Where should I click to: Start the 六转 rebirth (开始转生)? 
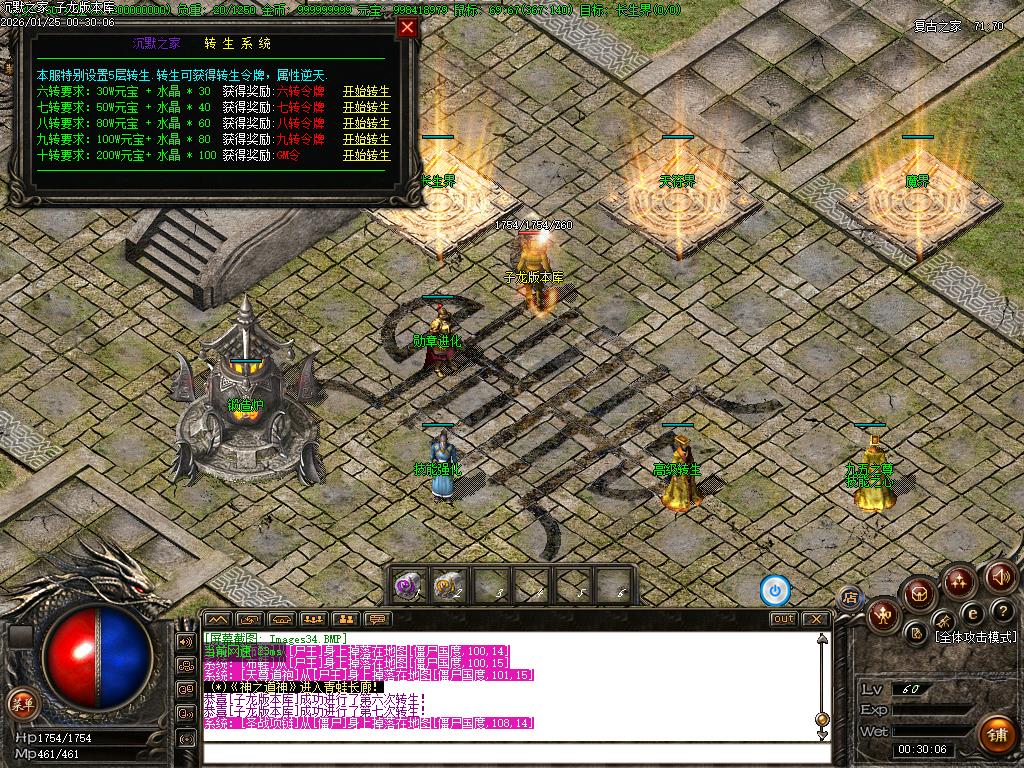click(x=366, y=91)
